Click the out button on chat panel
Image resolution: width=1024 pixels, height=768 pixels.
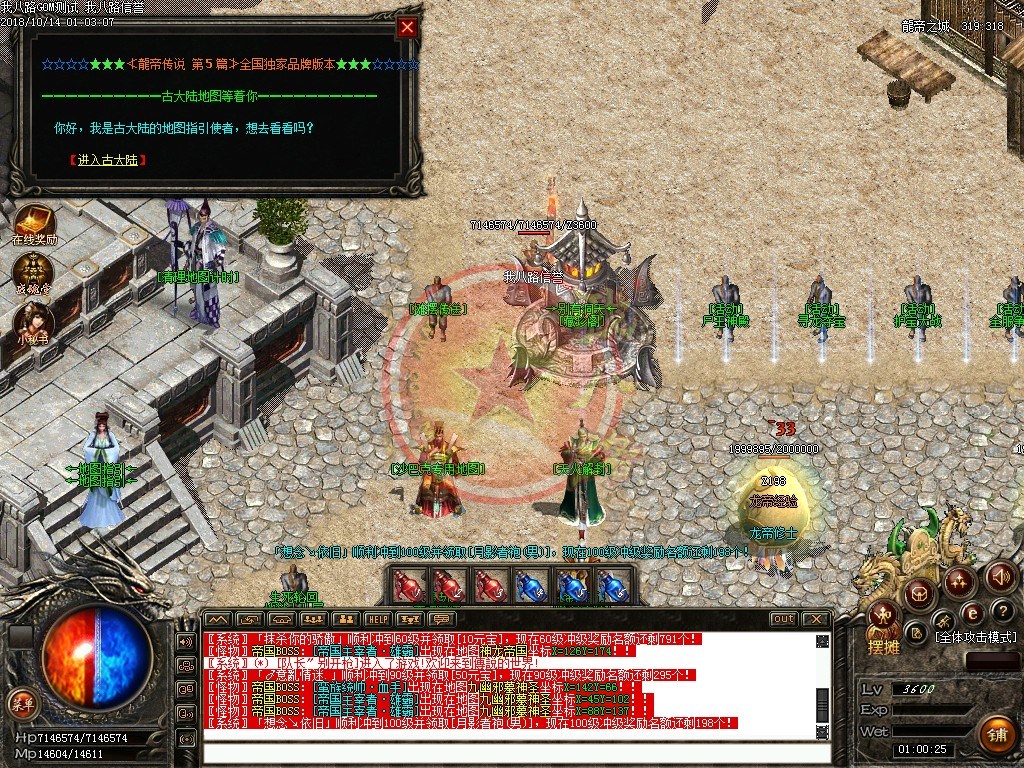point(783,619)
